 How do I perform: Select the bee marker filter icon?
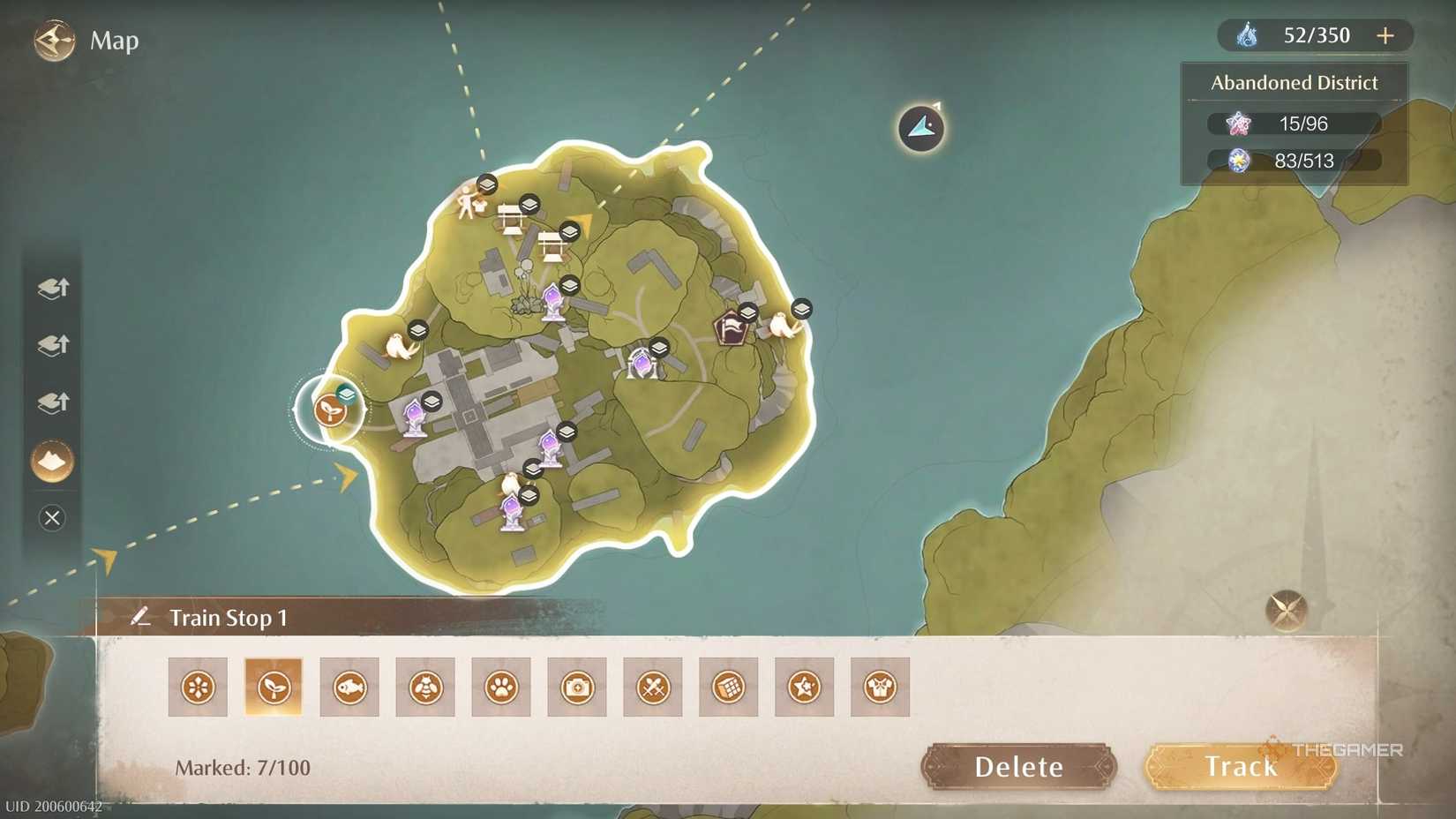pos(425,687)
